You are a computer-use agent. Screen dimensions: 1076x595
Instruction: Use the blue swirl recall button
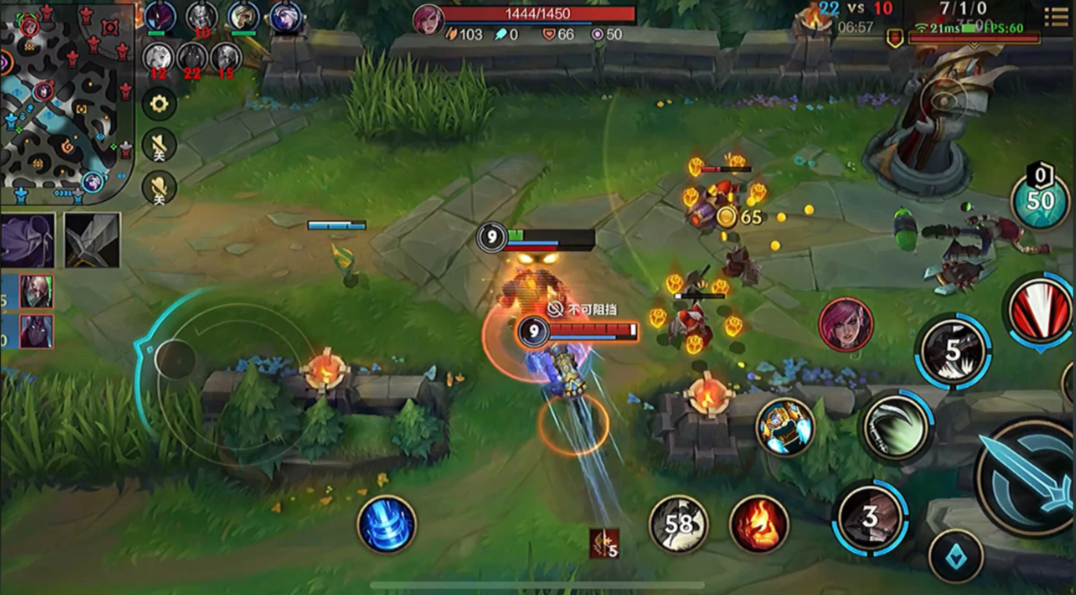[387, 523]
